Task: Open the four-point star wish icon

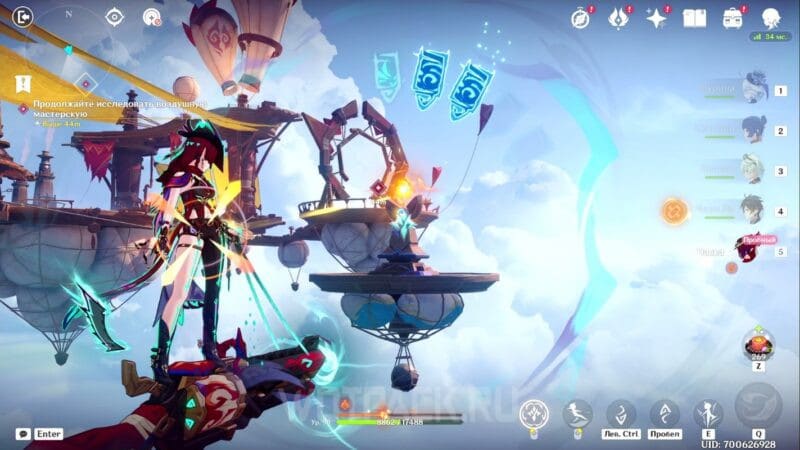Action: point(657,18)
